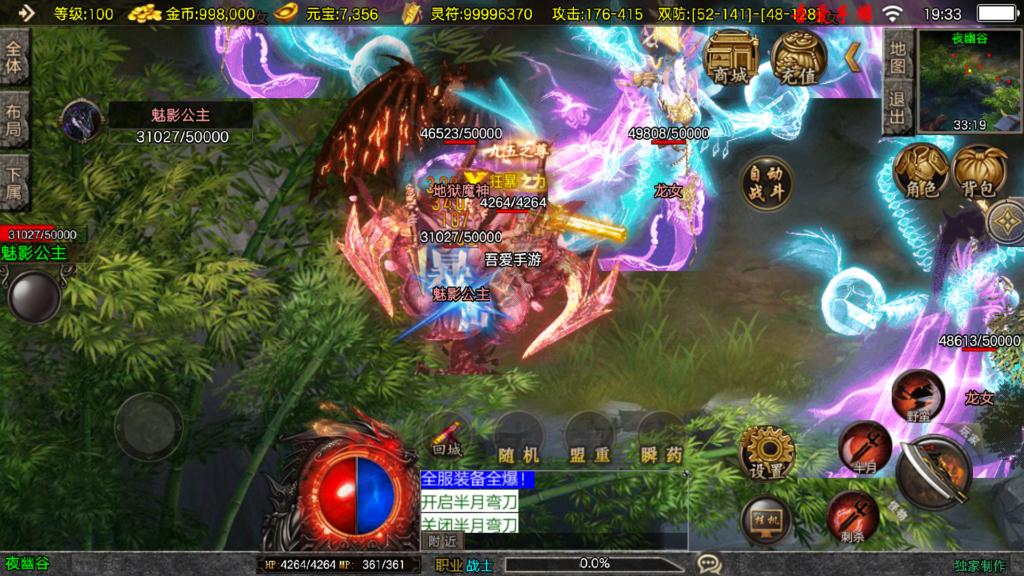Activate the 刺杀 assassinate skill

852,516
